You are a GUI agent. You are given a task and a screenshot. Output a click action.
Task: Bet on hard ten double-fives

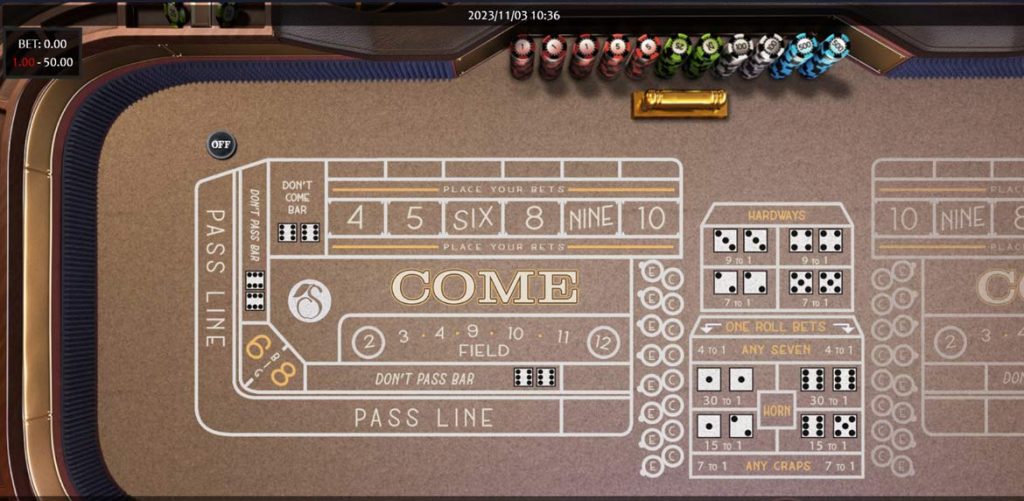(815, 287)
